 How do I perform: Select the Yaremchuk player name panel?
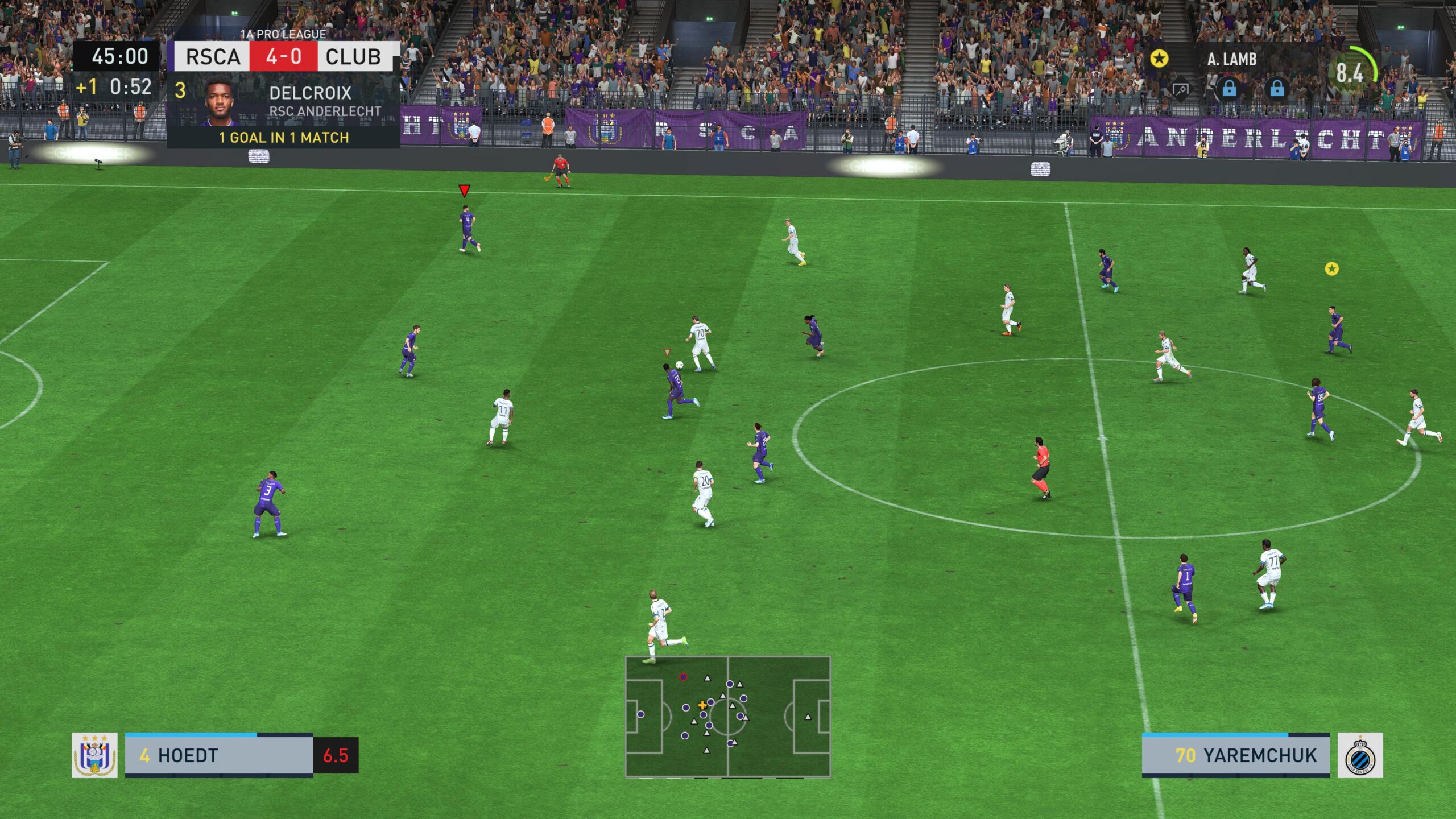point(1235,755)
